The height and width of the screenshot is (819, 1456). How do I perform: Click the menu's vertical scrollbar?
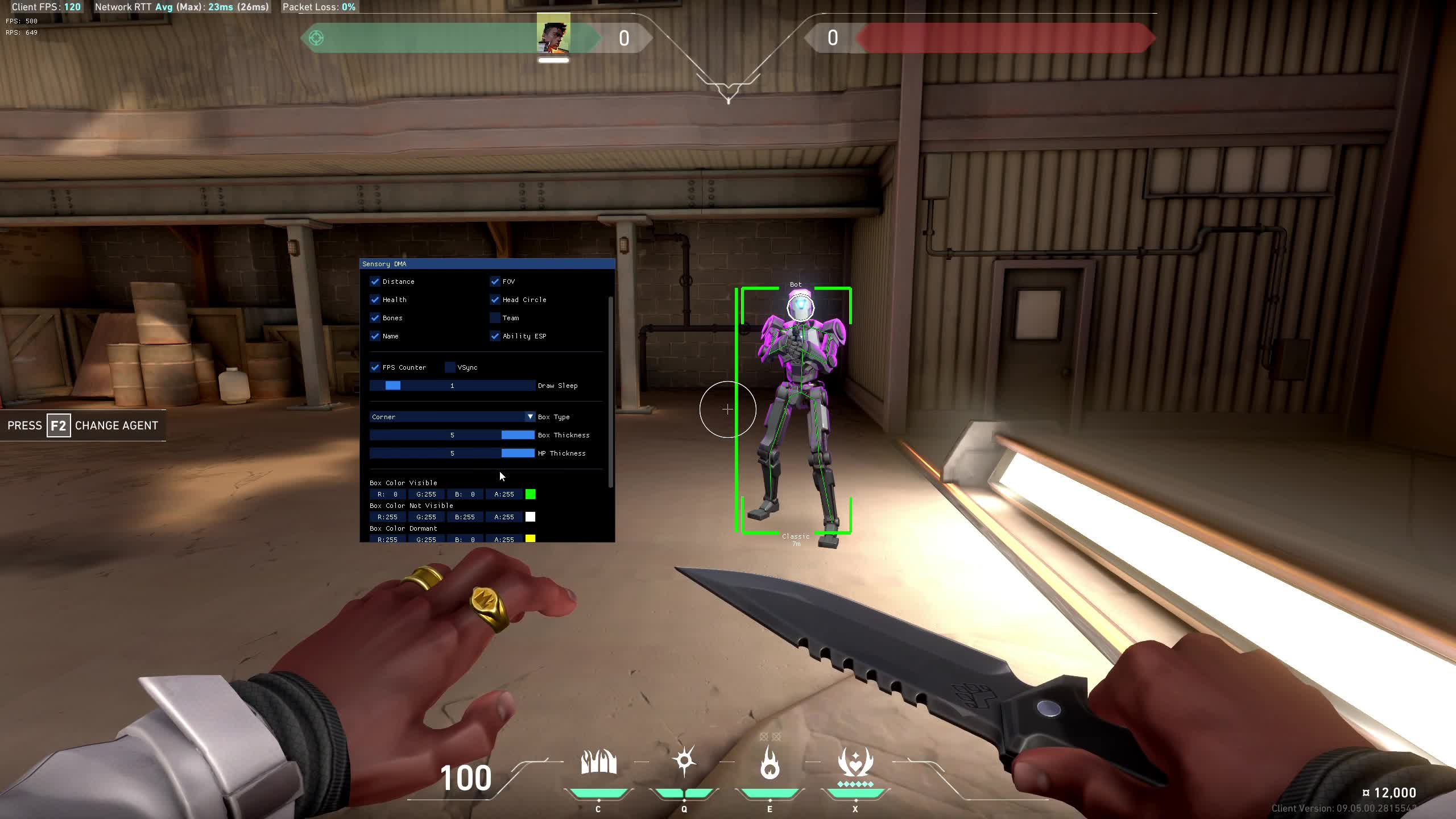pos(611,392)
